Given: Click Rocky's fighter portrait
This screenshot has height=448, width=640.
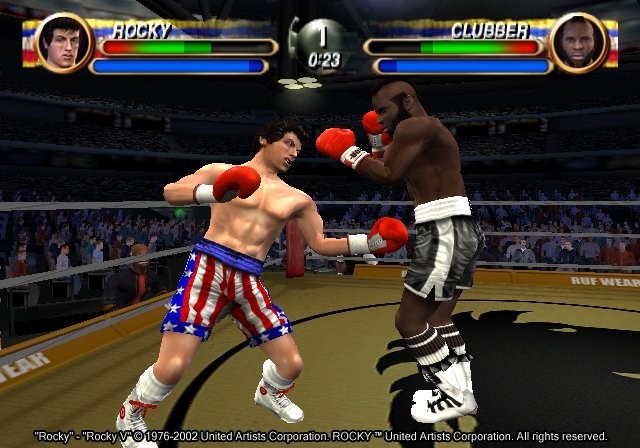Looking at the screenshot, I should pyautogui.click(x=64, y=44).
